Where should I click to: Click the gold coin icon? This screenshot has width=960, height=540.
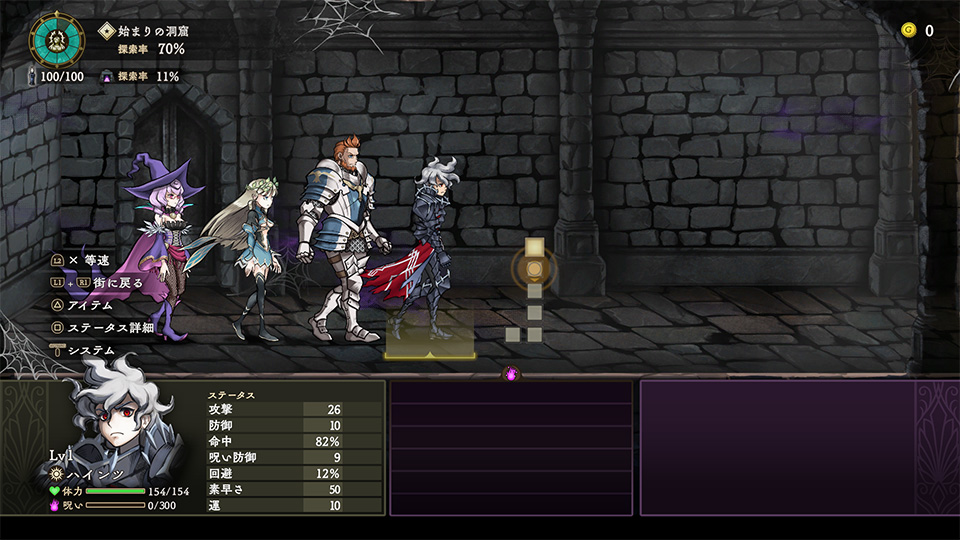pos(908,30)
